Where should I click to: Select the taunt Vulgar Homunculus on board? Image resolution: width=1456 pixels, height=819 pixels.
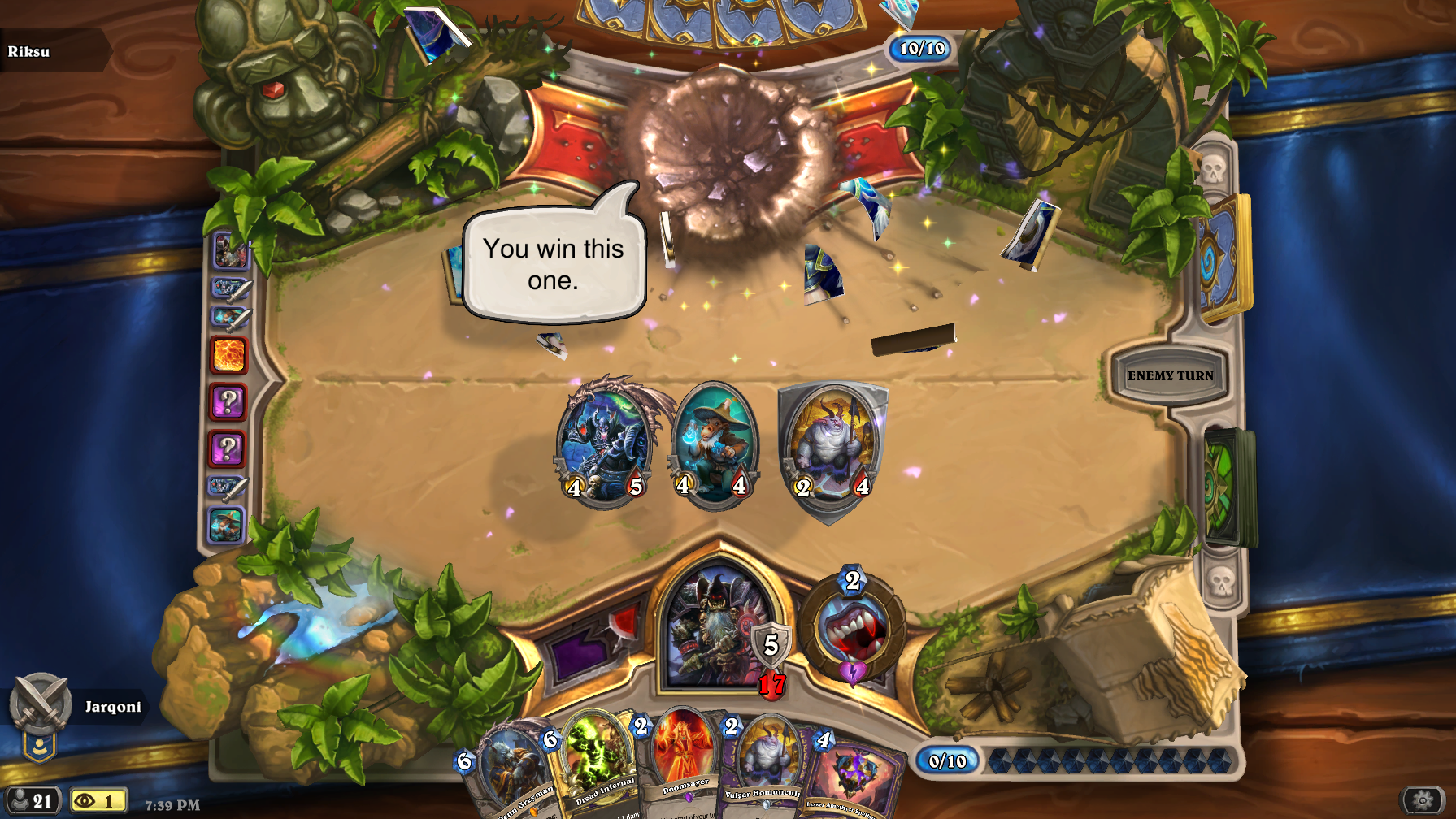[832, 447]
